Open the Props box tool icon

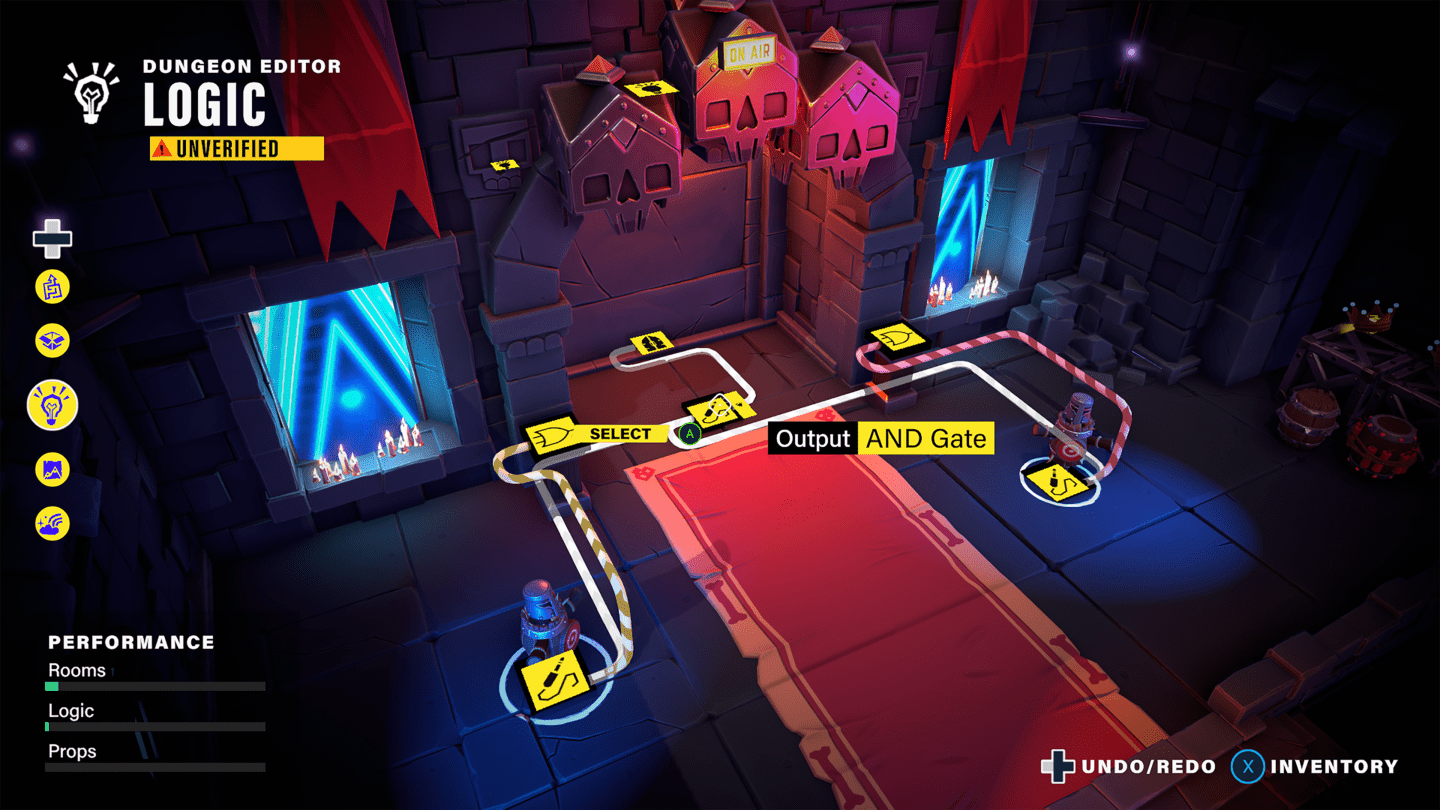[51, 342]
